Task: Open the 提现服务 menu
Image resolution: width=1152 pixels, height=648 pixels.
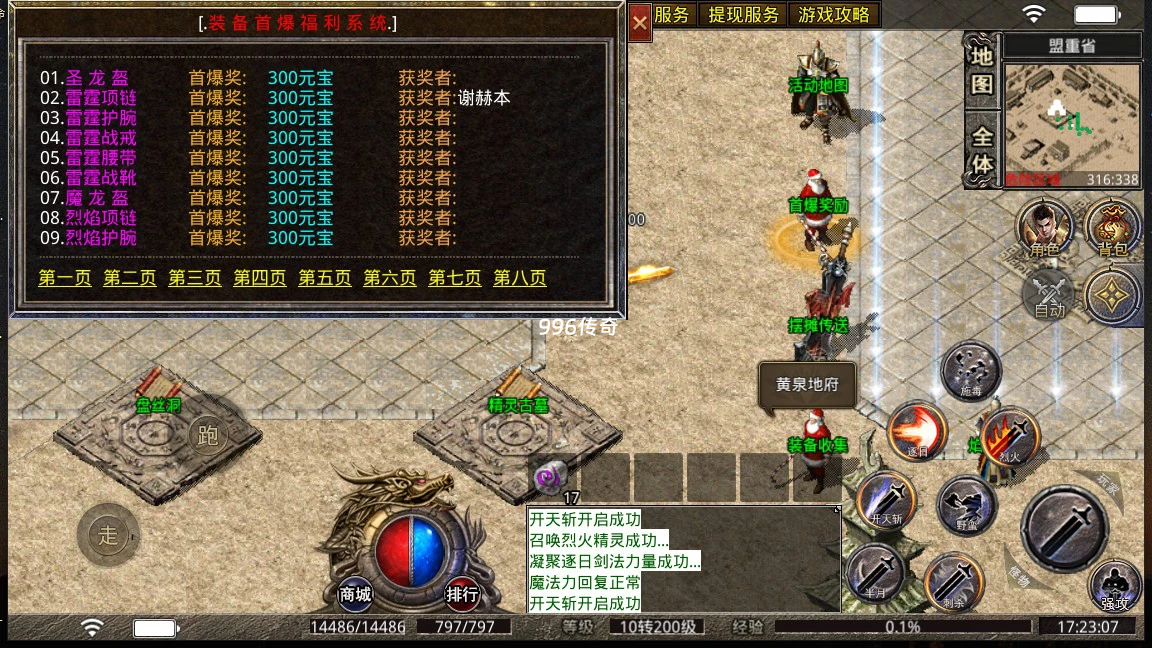Action: [743, 14]
